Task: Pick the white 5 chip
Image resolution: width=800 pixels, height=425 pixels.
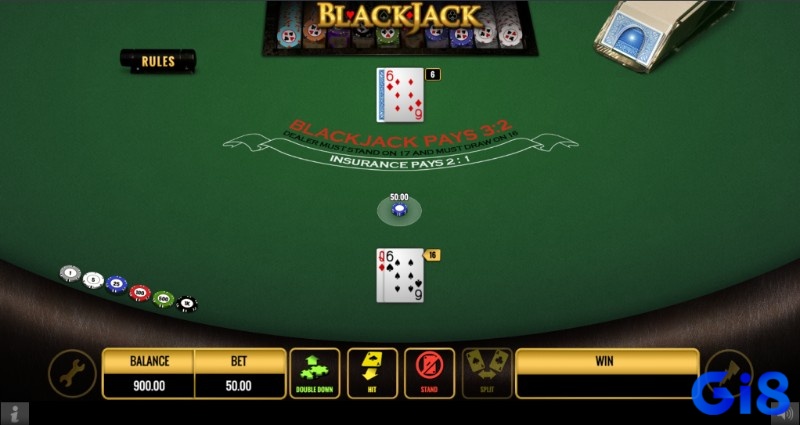Action: (x=93, y=279)
